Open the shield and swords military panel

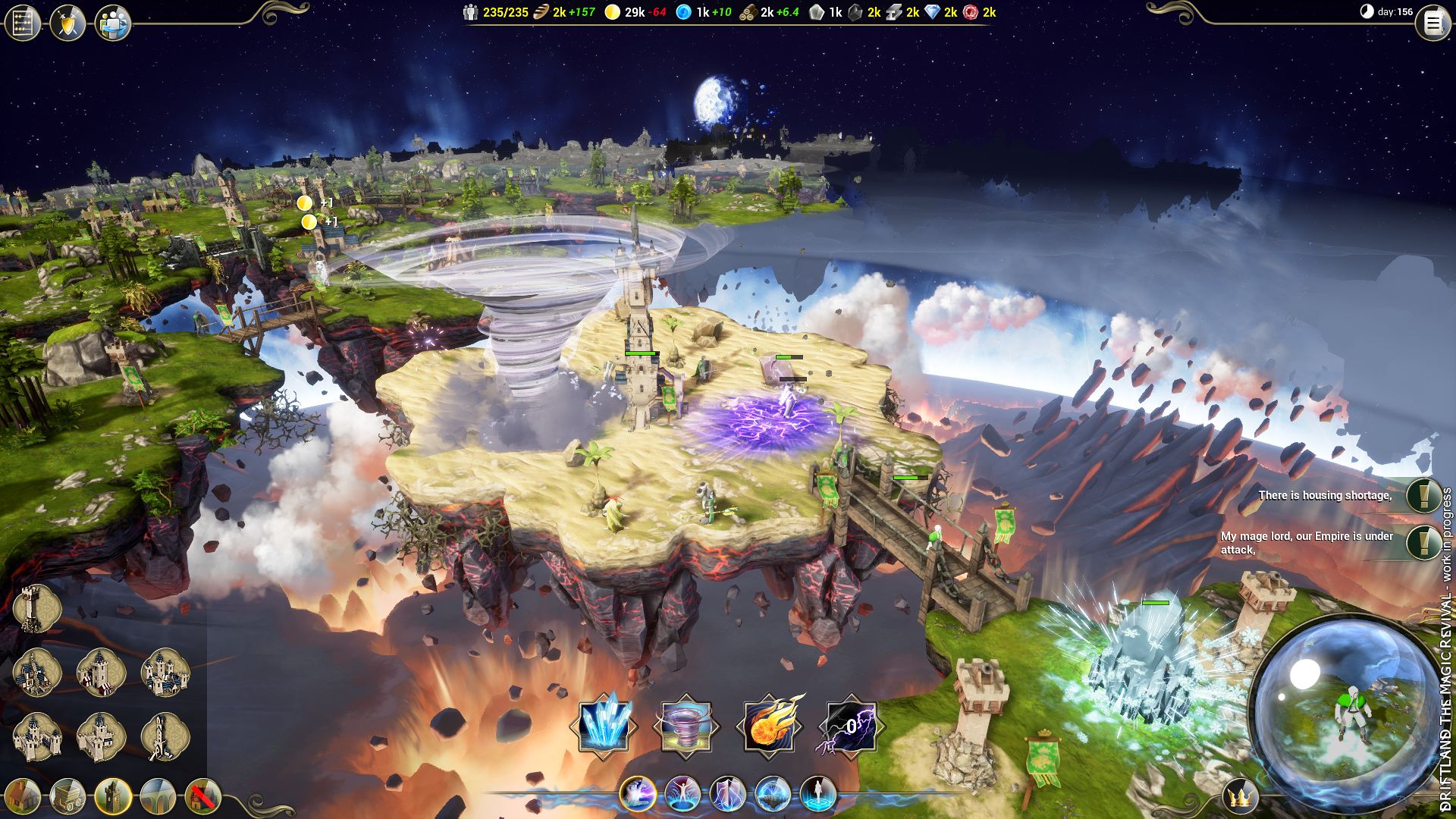(x=67, y=24)
